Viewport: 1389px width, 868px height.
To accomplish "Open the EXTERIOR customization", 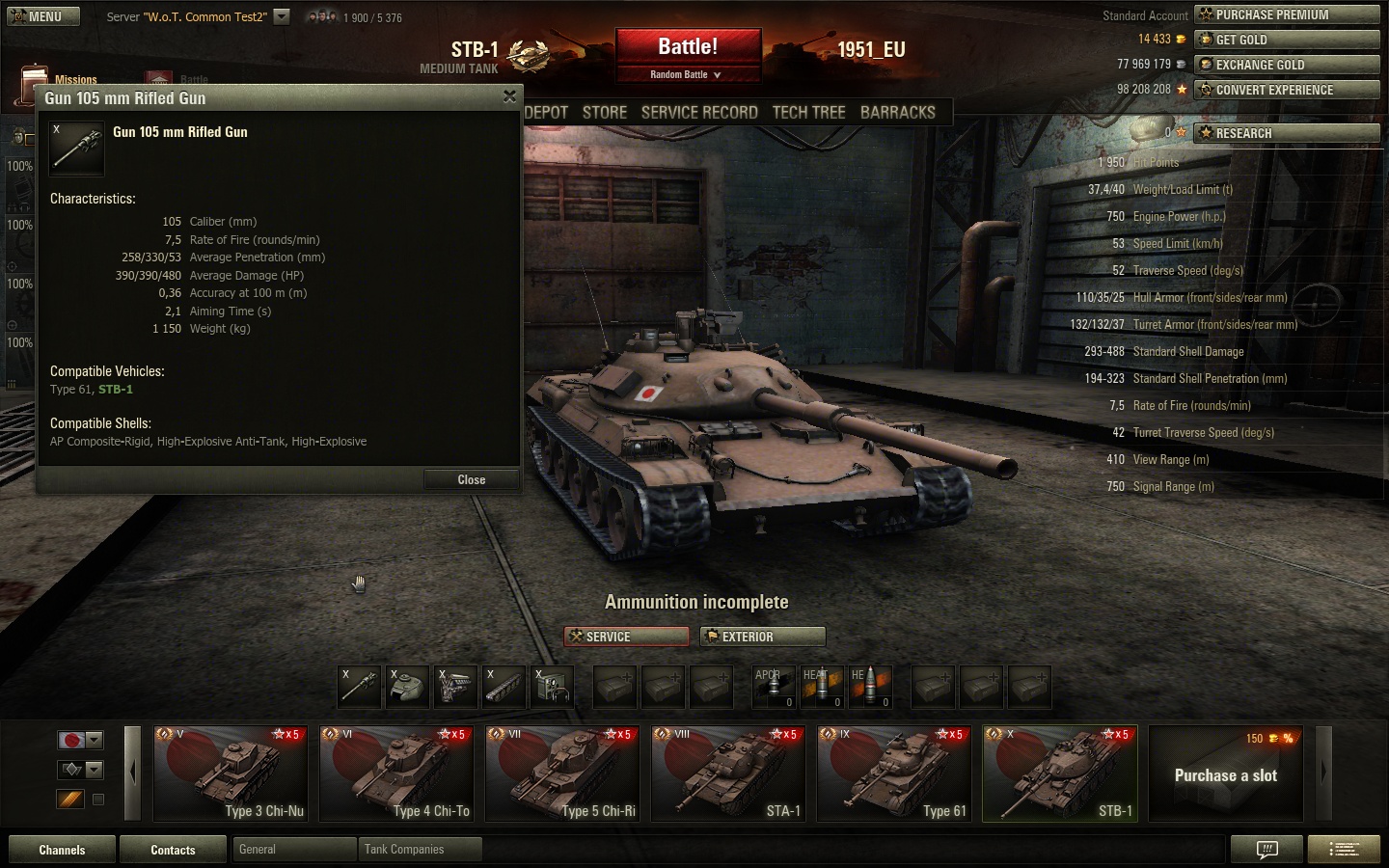I will coord(763,637).
